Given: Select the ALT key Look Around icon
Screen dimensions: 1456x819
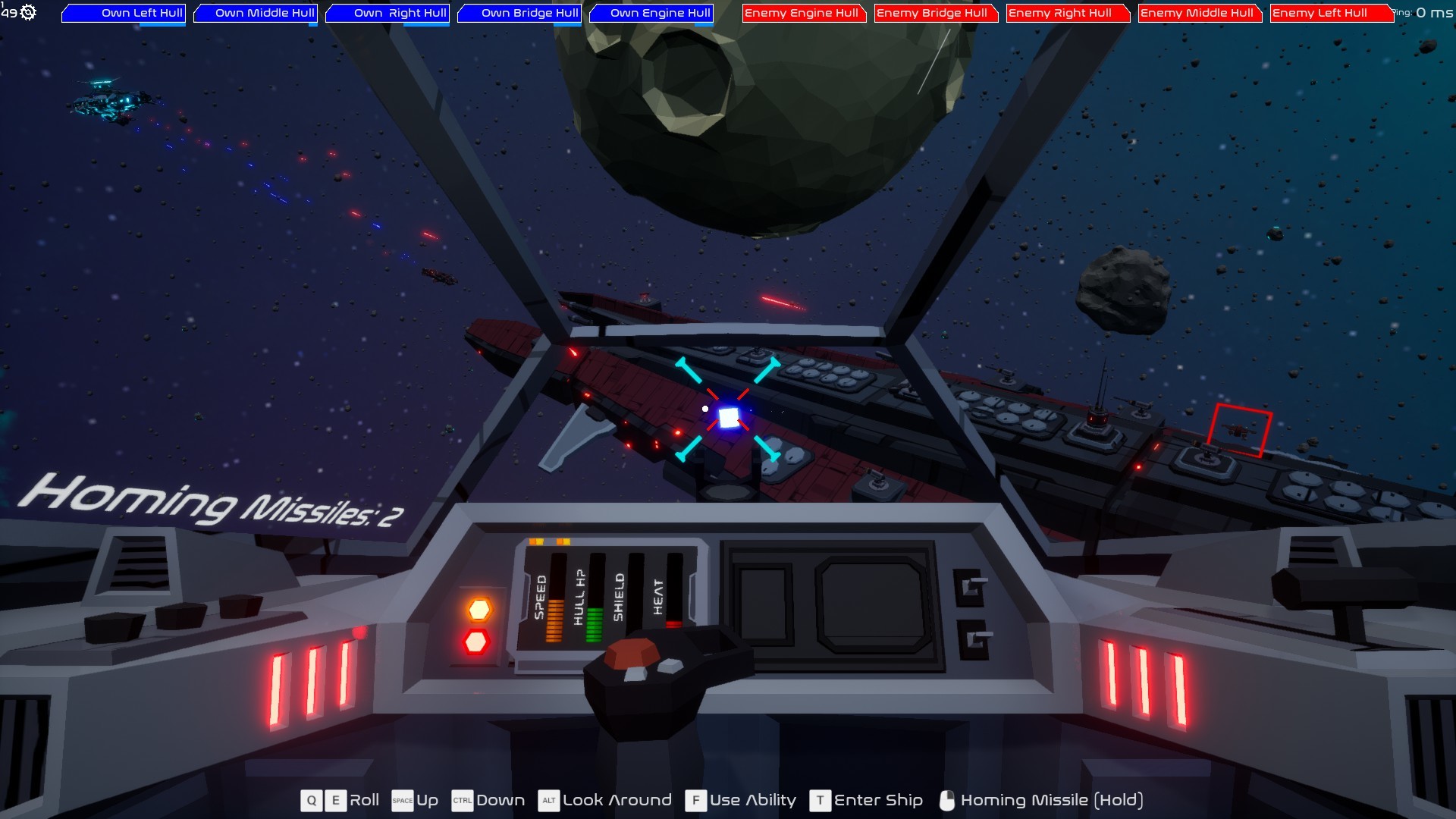Looking at the screenshot, I should coord(548,800).
